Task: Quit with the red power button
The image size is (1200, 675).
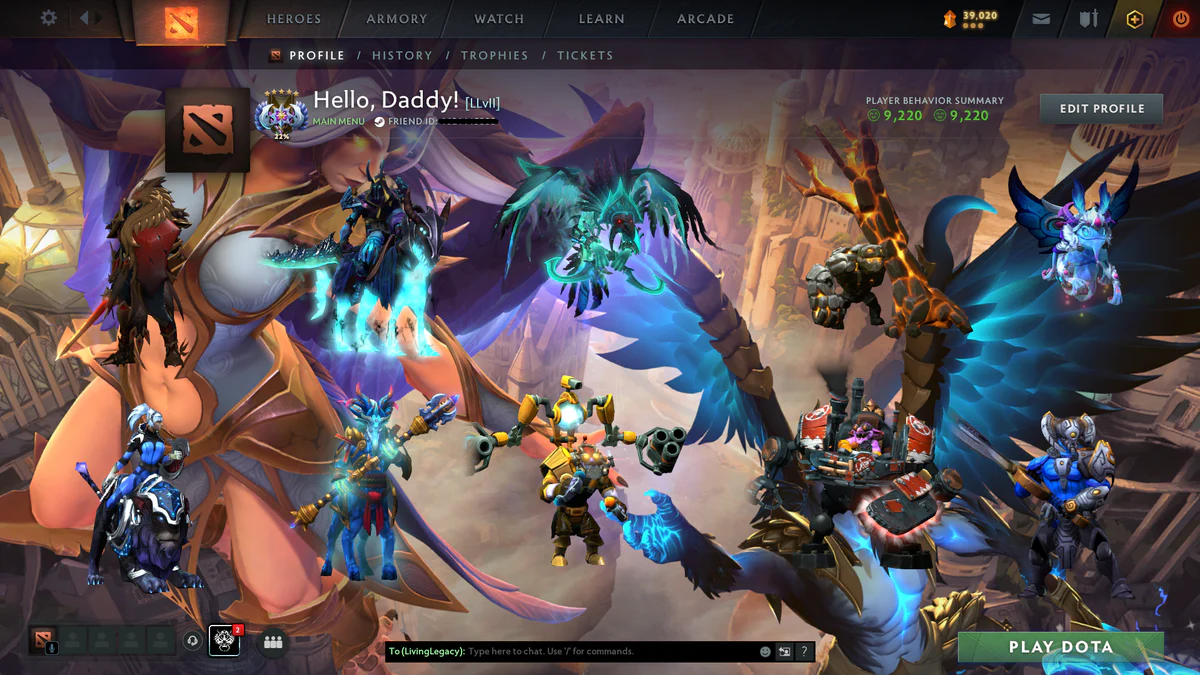Action: pyautogui.click(x=1181, y=19)
